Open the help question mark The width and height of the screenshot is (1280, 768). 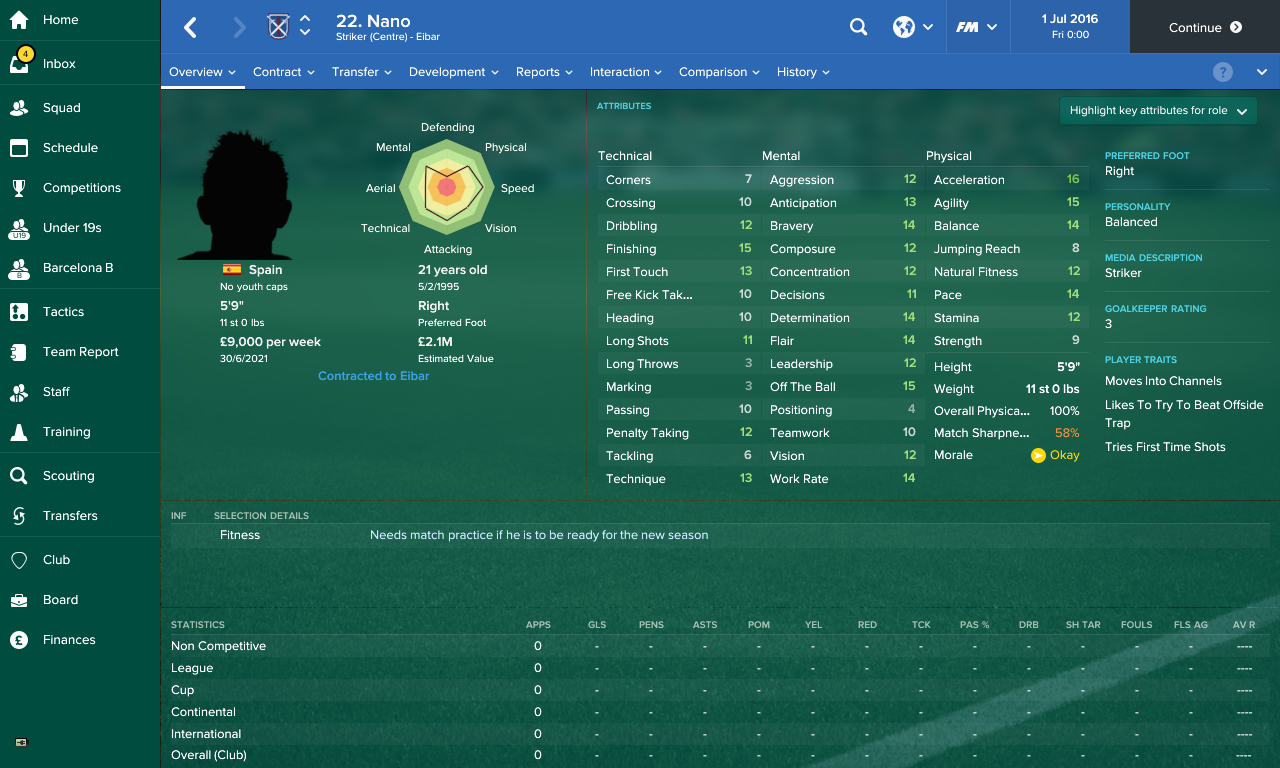tap(1222, 71)
